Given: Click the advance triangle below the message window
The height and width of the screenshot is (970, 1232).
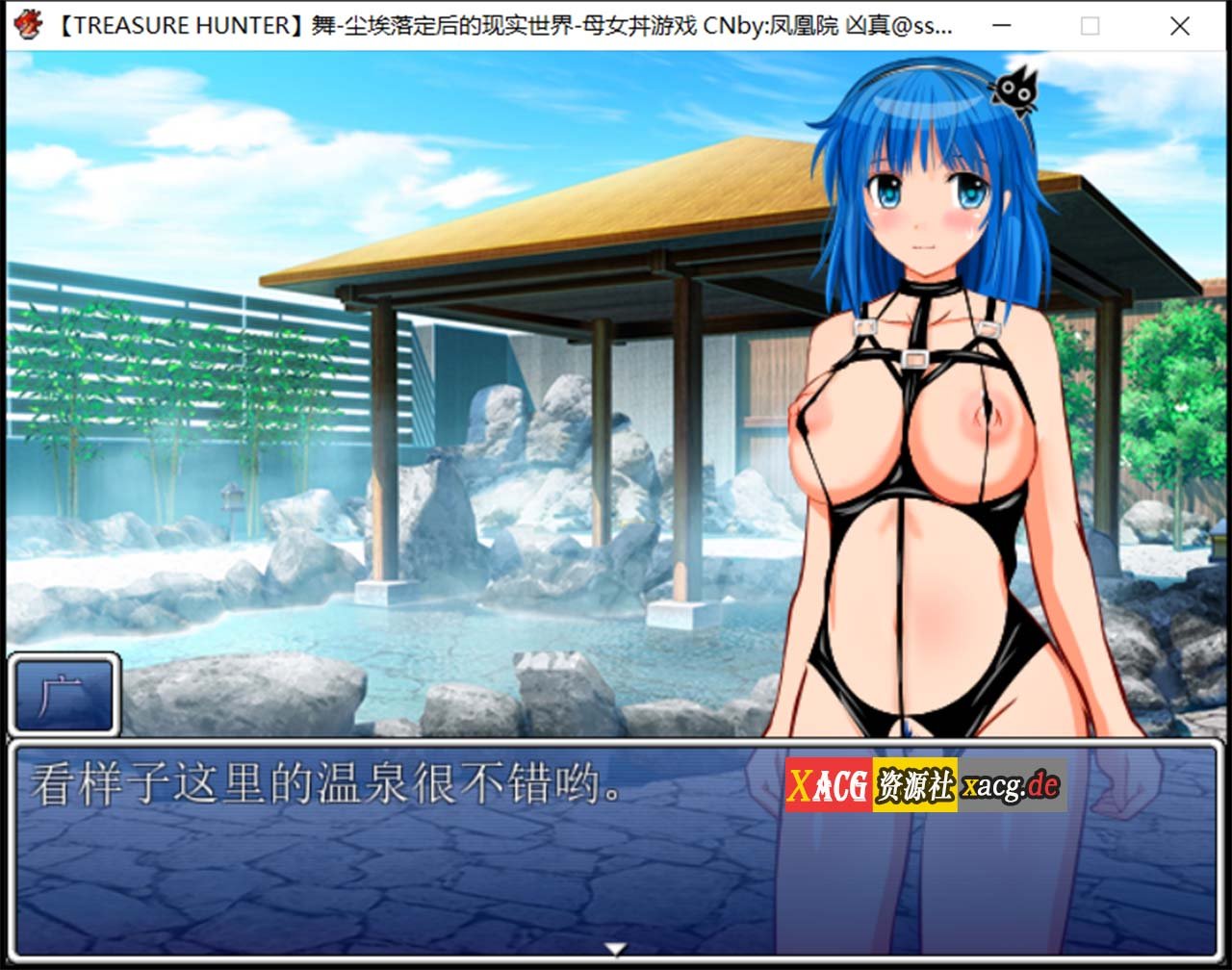Looking at the screenshot, I should [x=613, y=947].
